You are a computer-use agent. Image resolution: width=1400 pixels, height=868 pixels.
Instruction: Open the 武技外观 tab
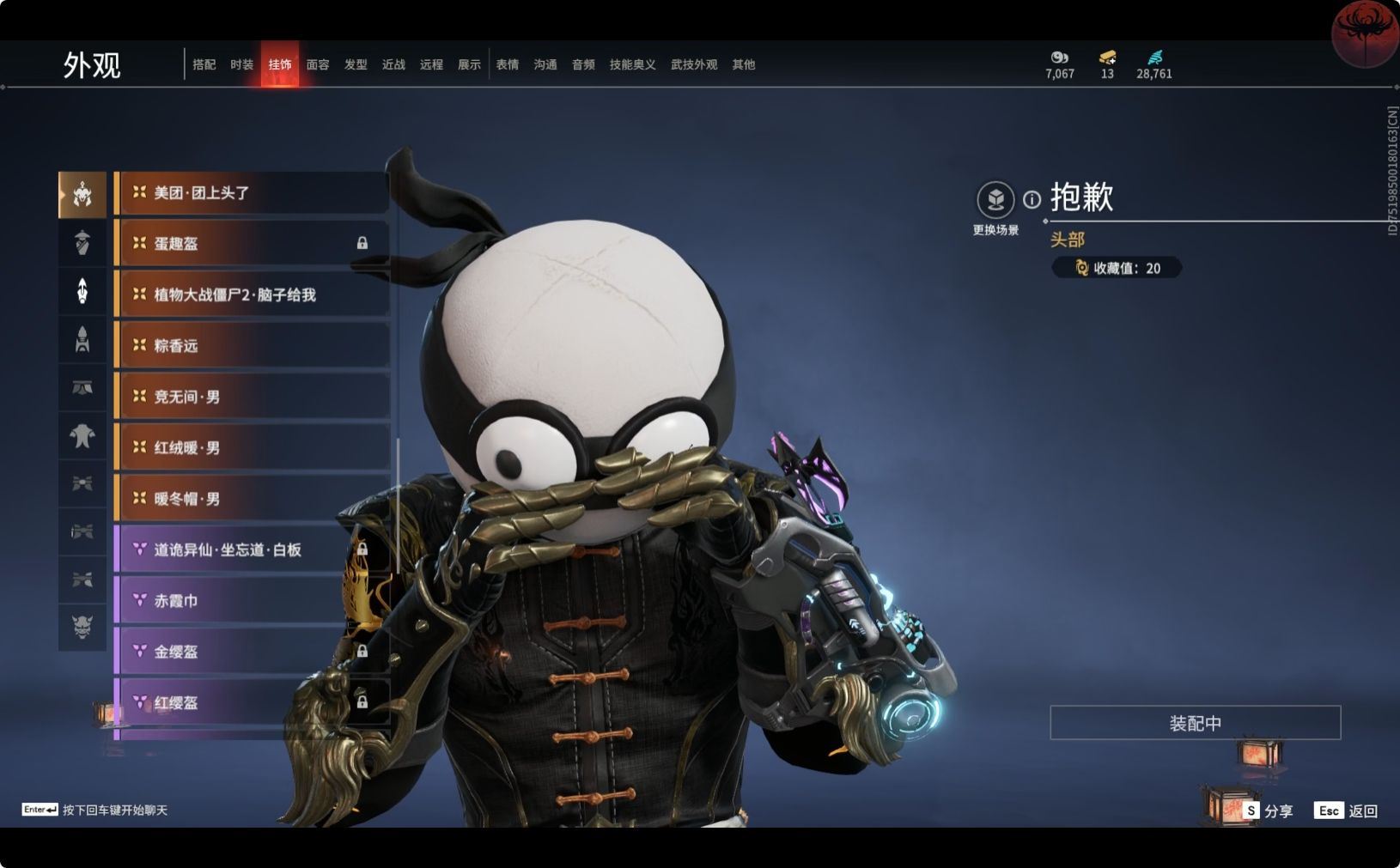[x=693, y=64]
